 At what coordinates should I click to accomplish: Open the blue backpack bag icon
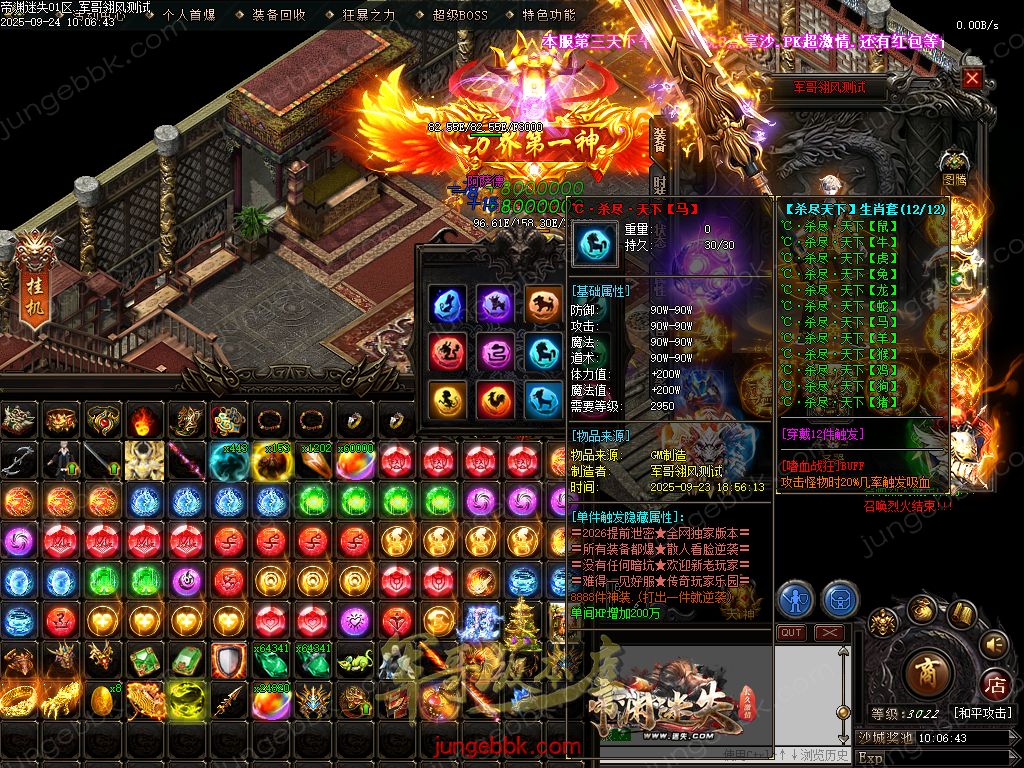pos(841,600)
